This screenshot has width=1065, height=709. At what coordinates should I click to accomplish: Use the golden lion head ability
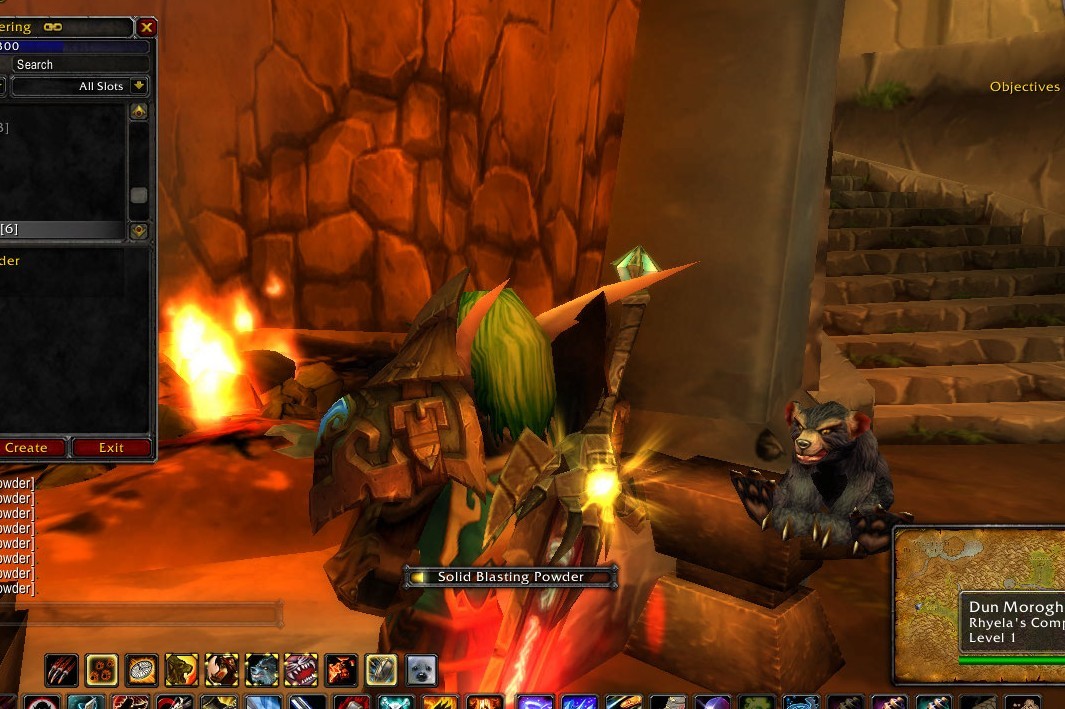coord(181,669)
